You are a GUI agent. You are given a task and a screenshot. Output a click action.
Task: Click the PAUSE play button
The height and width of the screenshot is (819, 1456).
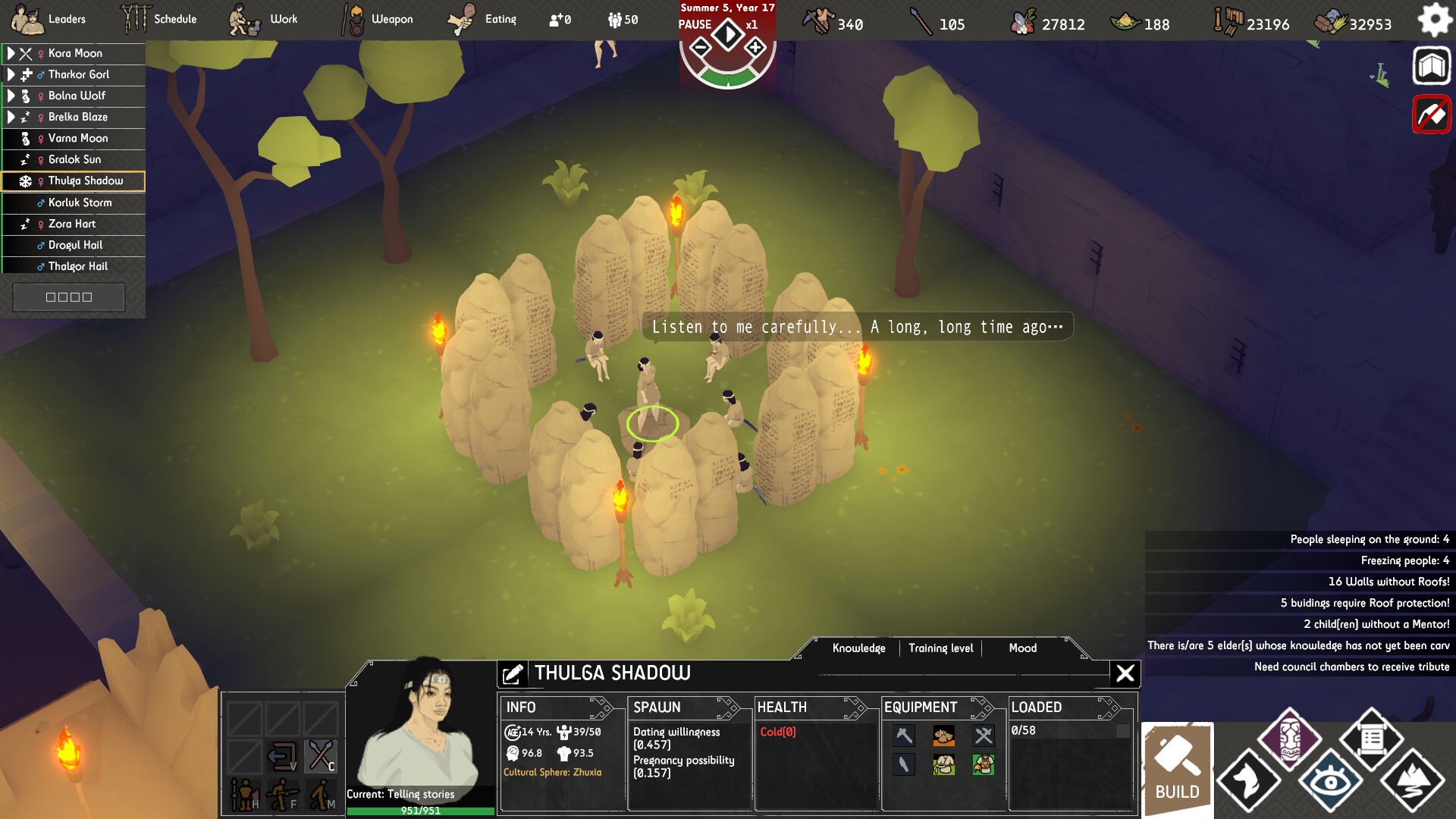[728, 34]
